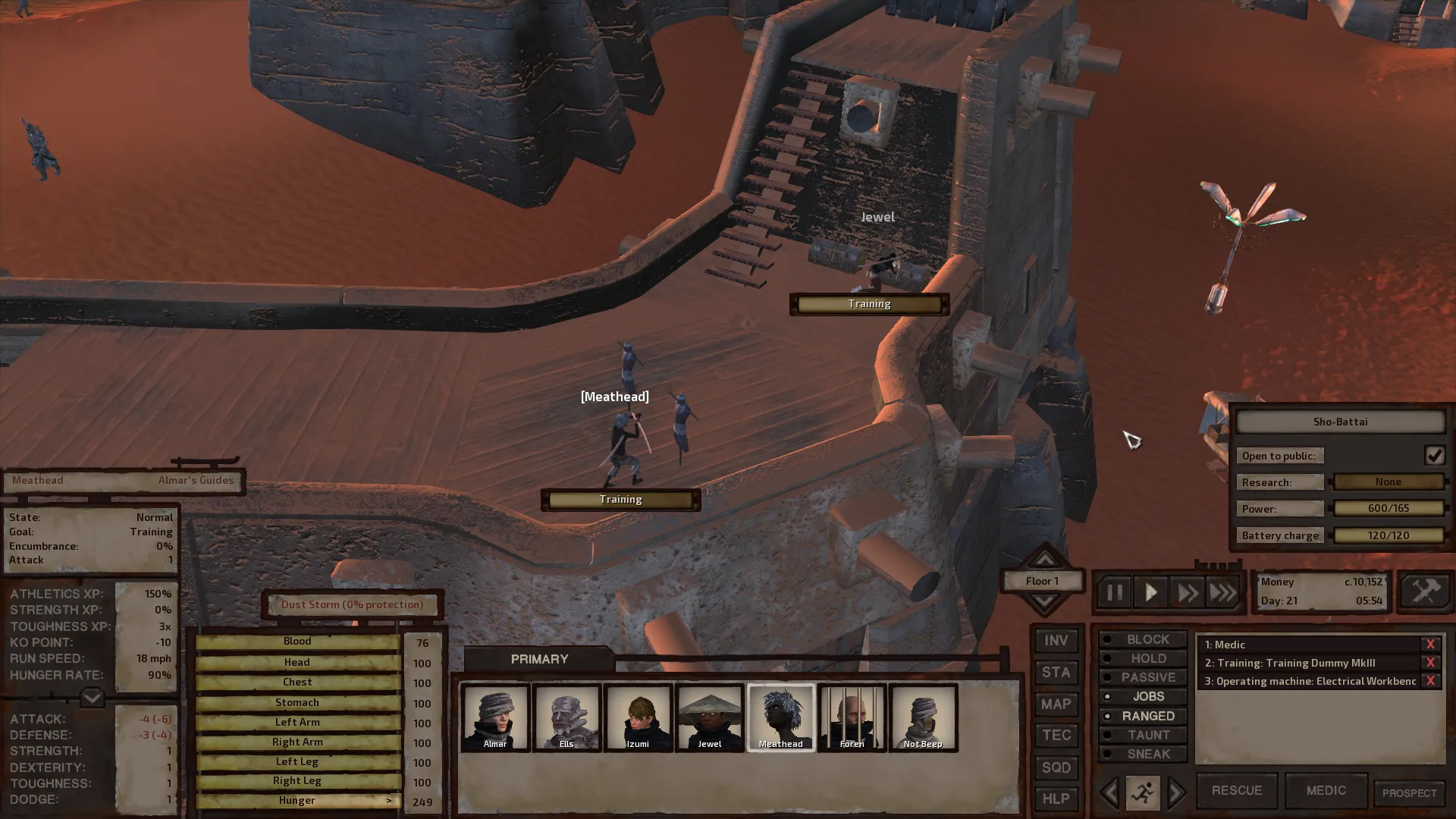Open the MAP screen
The height and width of the screenshot is (819, 1456).
[x=1056, y=704]
